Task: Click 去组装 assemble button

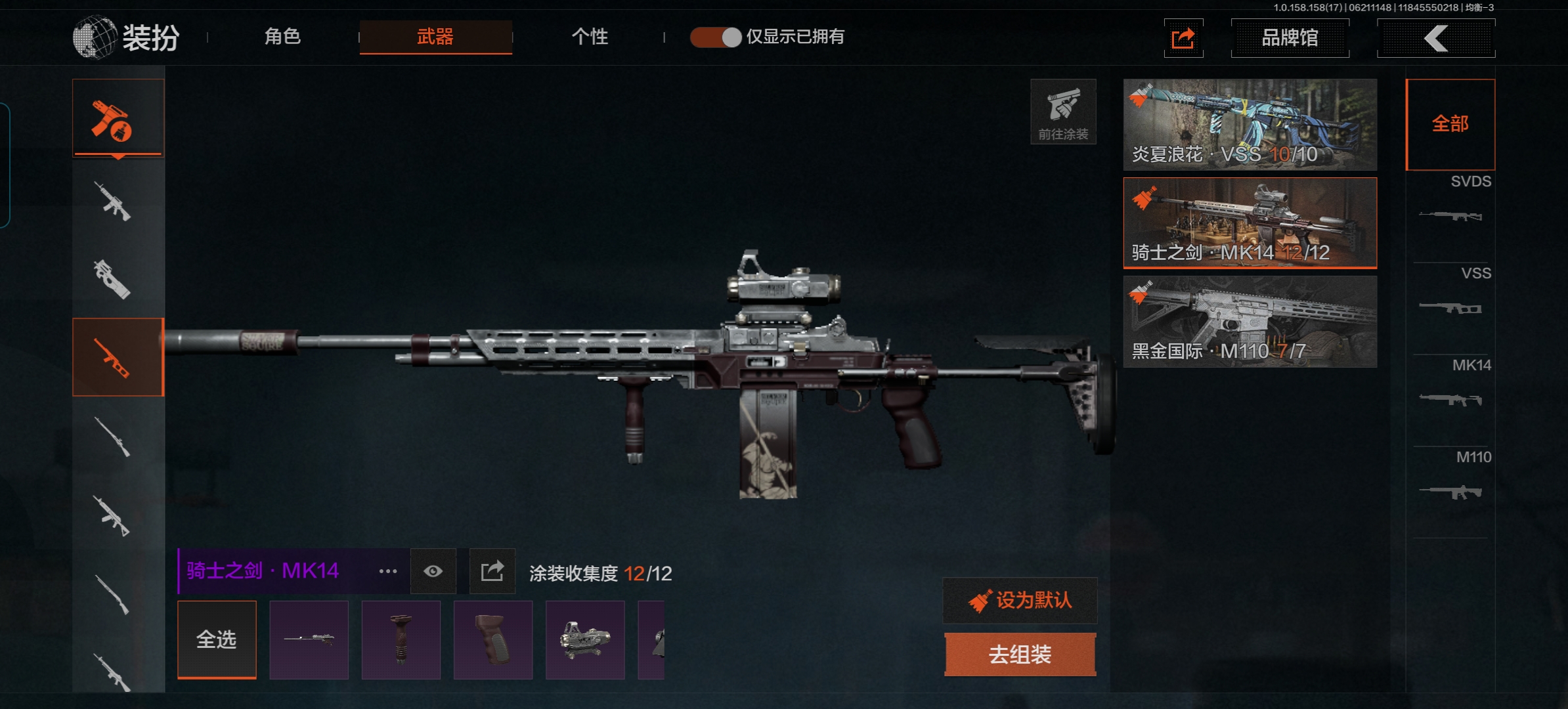Action: pos(1020,655)
